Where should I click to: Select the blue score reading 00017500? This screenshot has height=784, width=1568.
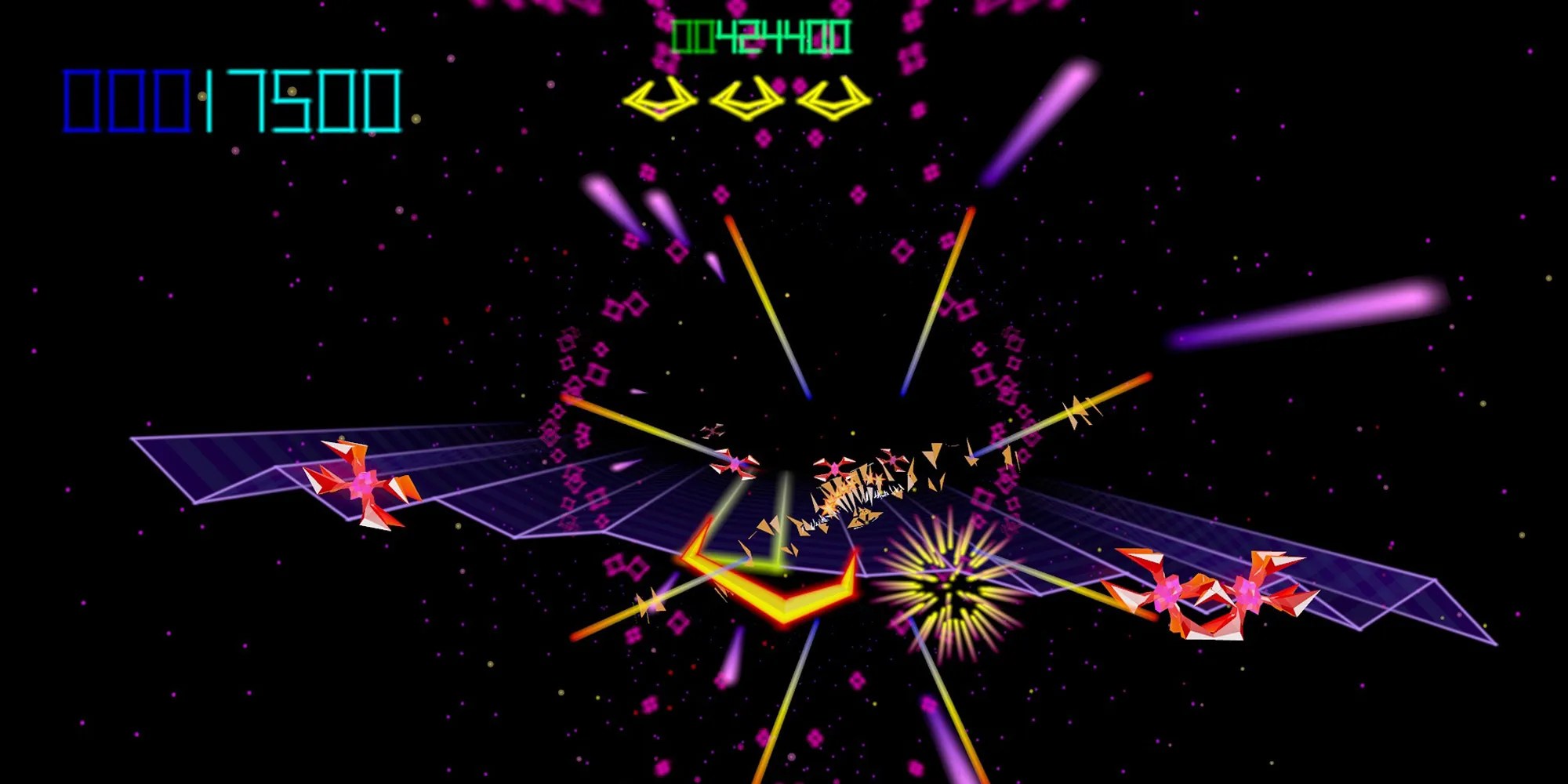(x=231, y=98)
